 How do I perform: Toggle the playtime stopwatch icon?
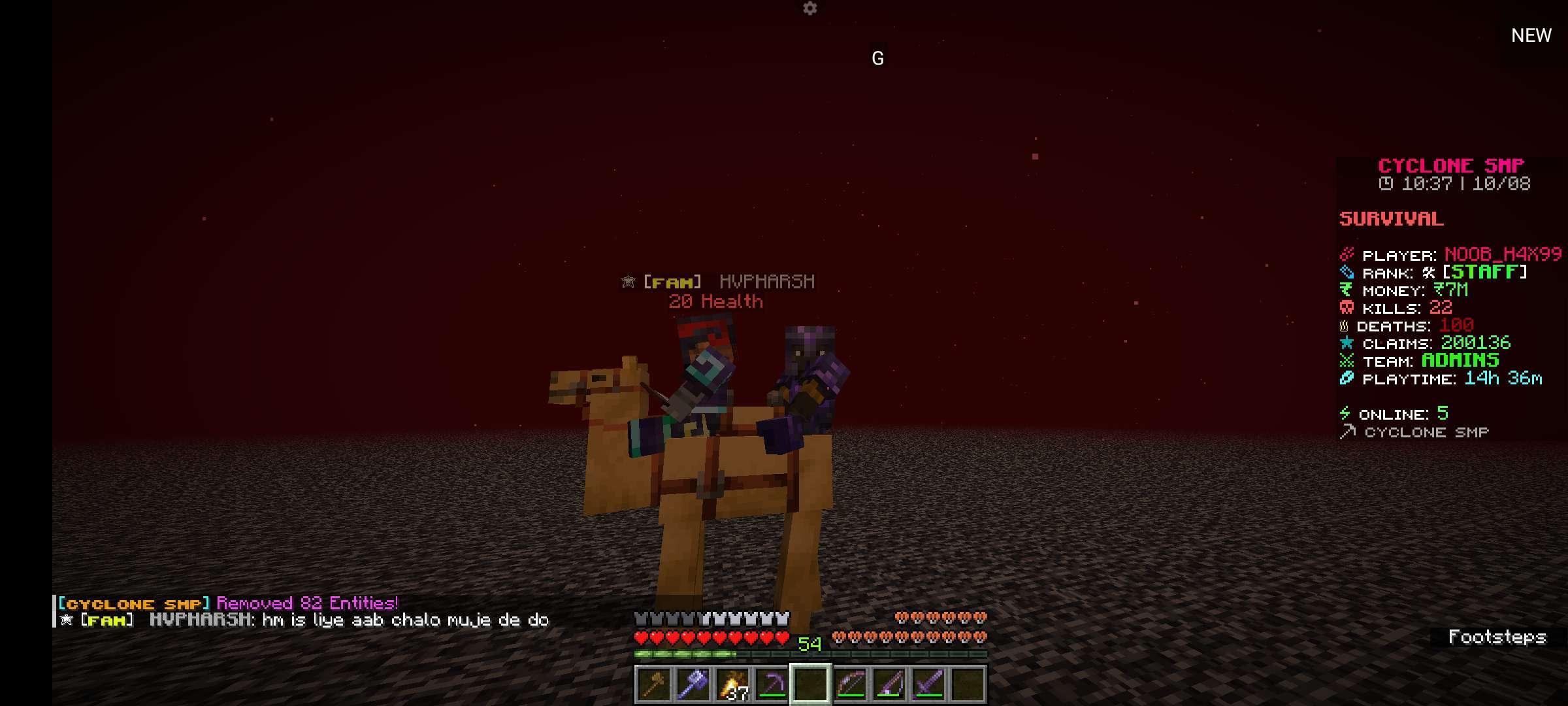[x=1345, y=378]
